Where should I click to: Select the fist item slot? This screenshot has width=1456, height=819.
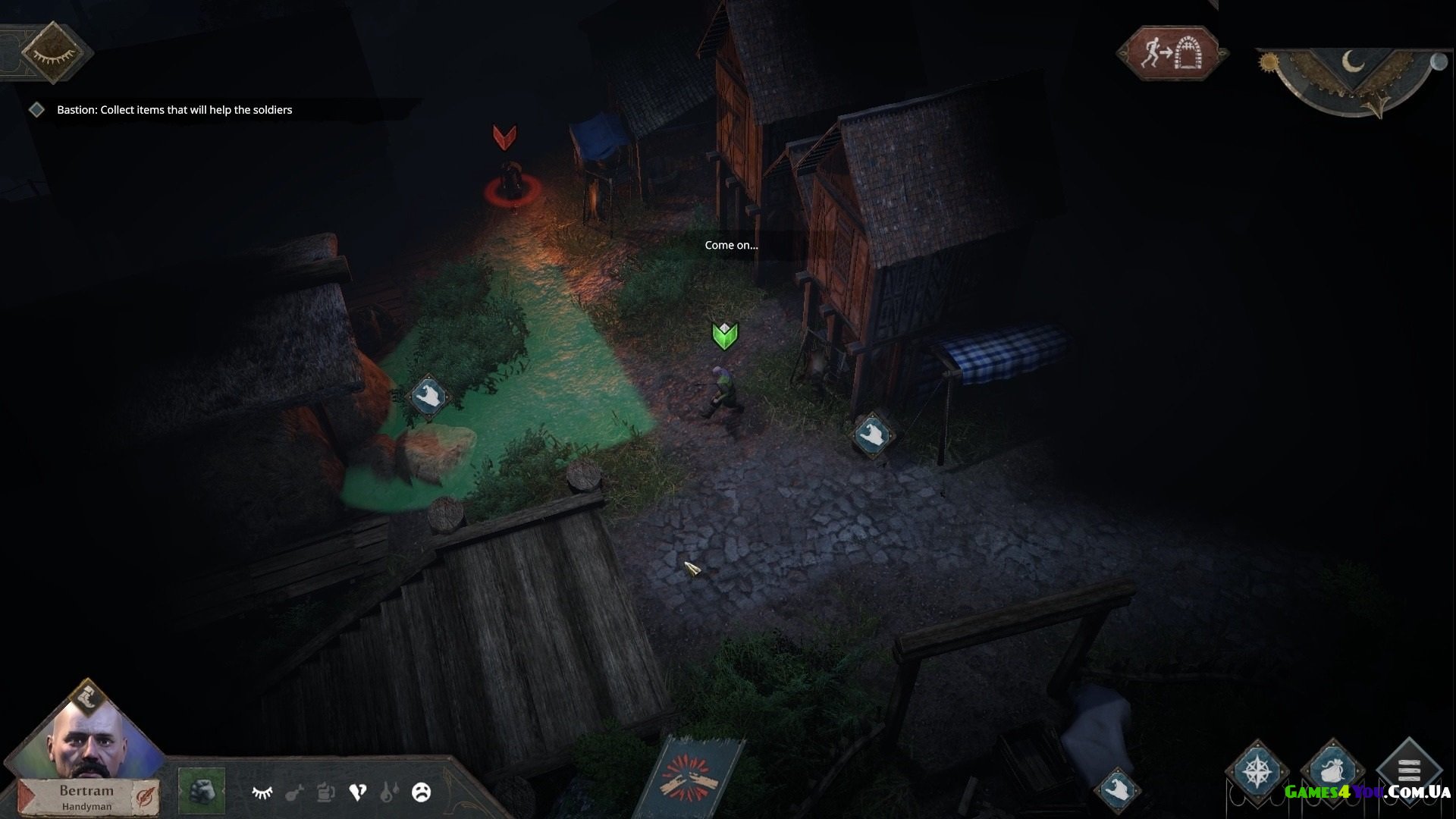click(x=201, y=792)
